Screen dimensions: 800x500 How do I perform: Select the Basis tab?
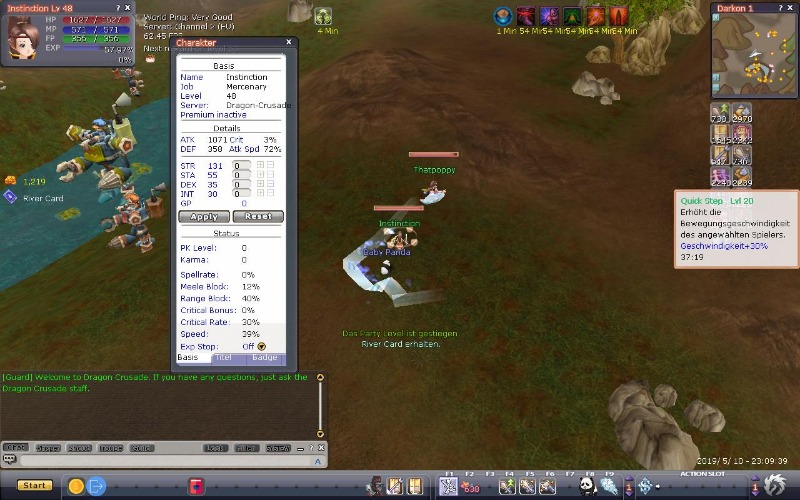(187, 357)
